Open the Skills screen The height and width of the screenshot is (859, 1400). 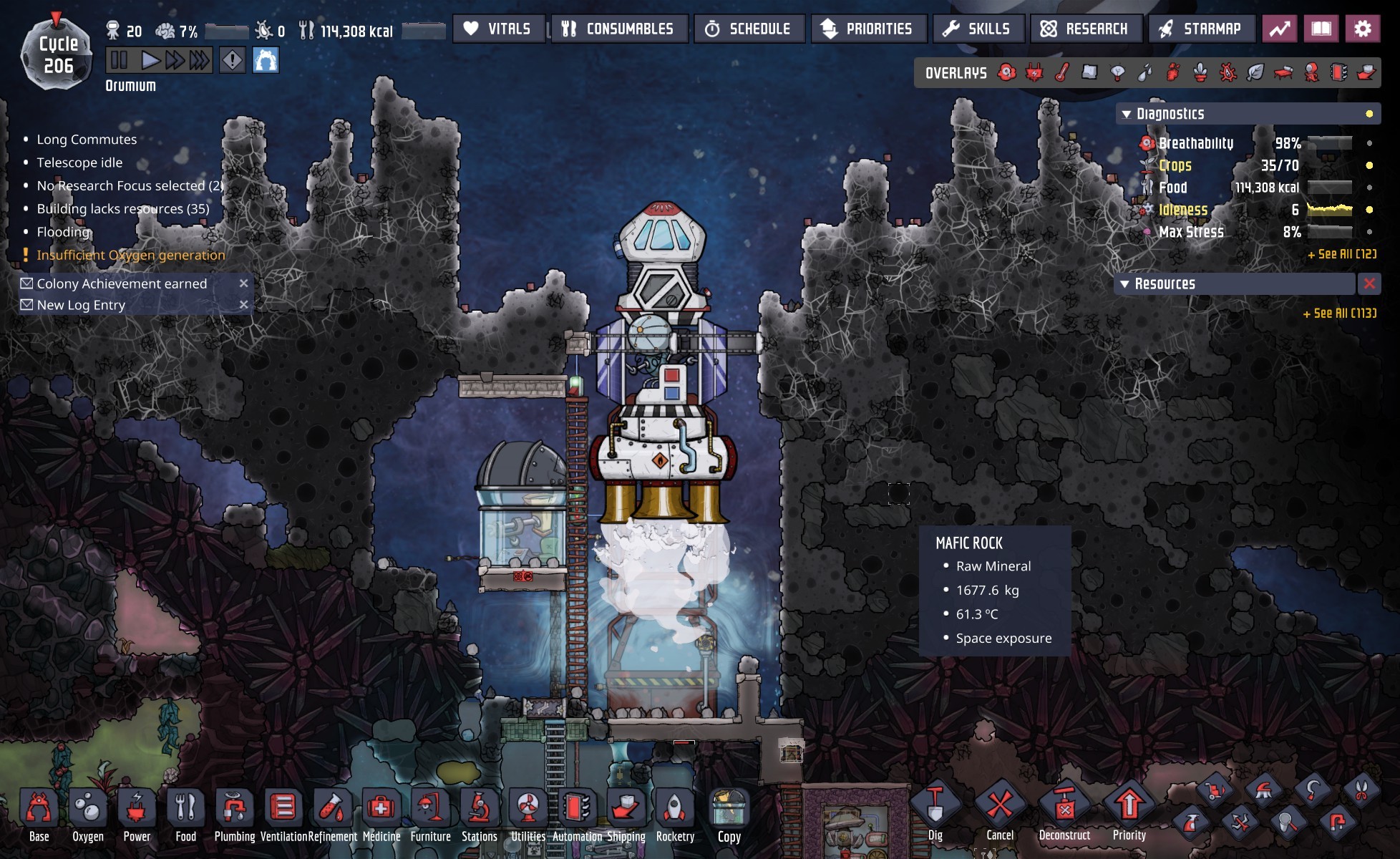[978, 29]
